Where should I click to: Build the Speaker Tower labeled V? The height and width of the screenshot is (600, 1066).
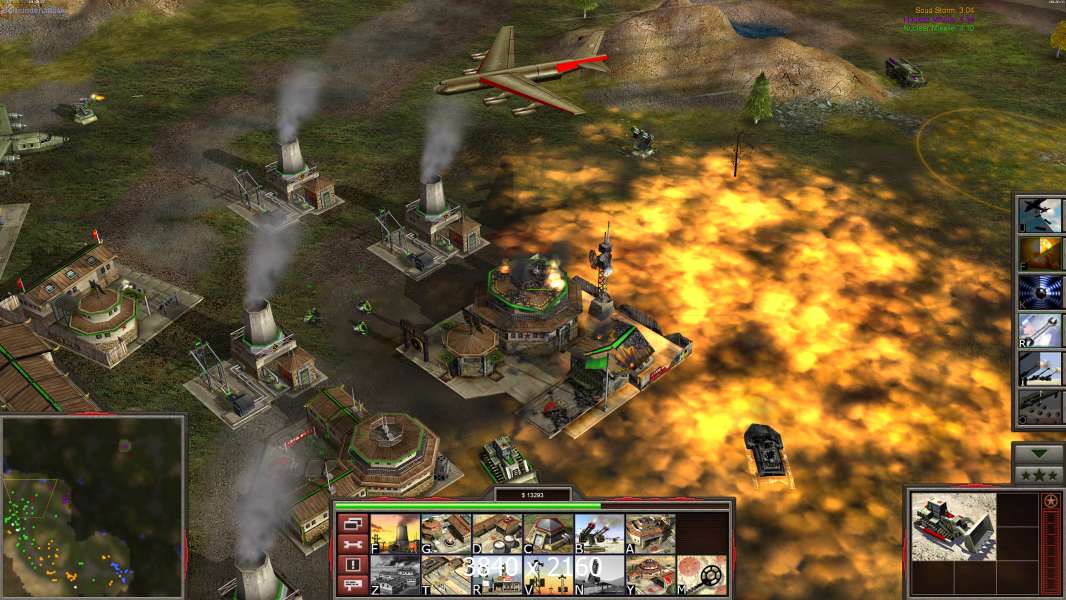(x=548, y=574)
